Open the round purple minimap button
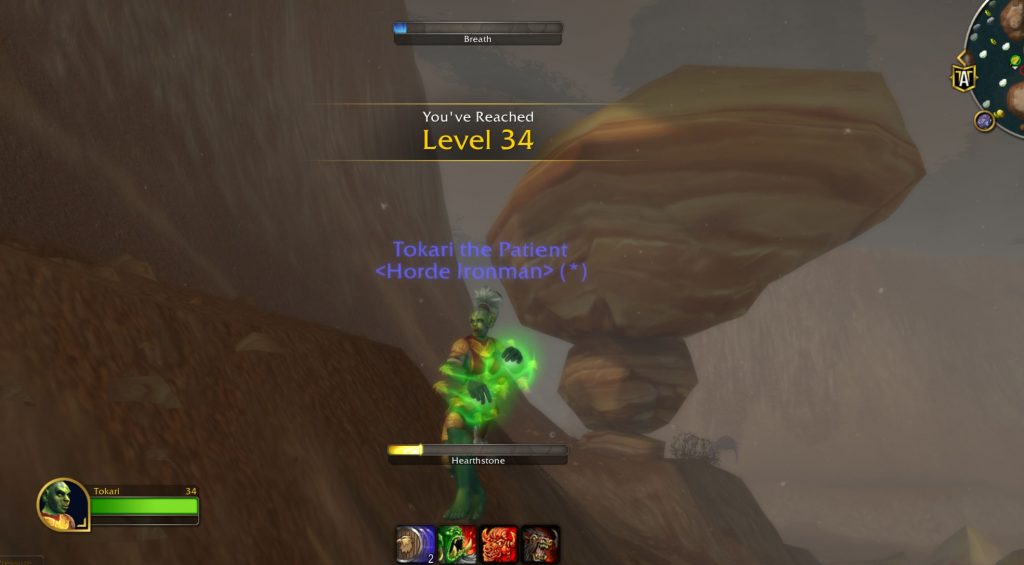The height and width of the screenshot is (565, 1024). click(x=984, y=121)
